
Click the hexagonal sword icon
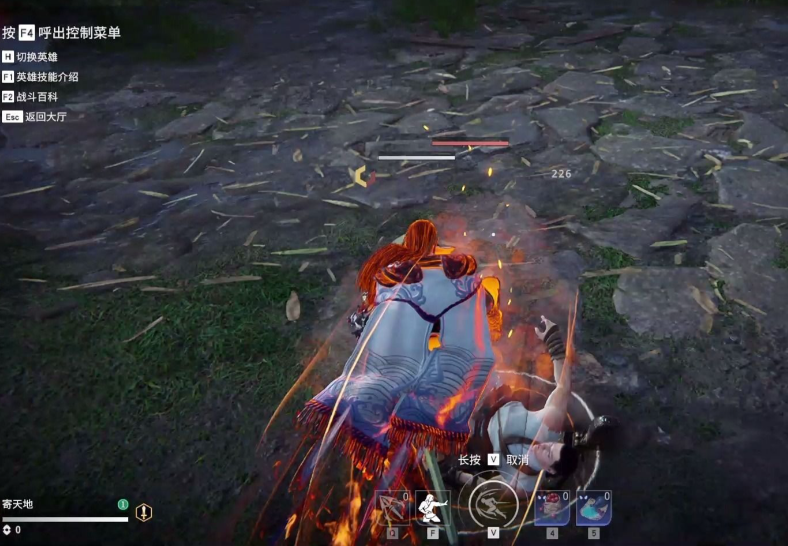[144, 512]
